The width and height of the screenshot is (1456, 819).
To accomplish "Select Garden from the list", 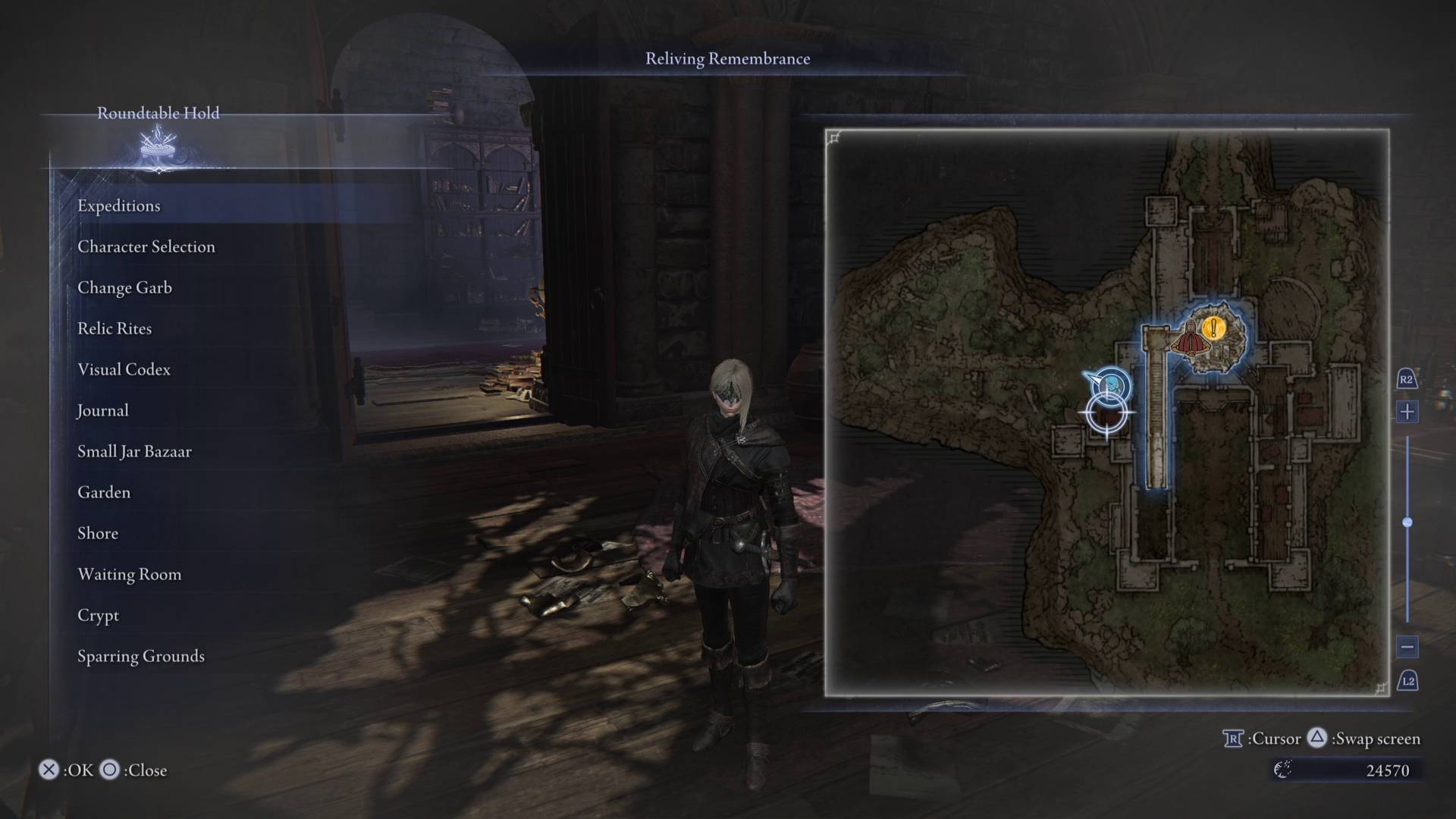I will point(104,492).
